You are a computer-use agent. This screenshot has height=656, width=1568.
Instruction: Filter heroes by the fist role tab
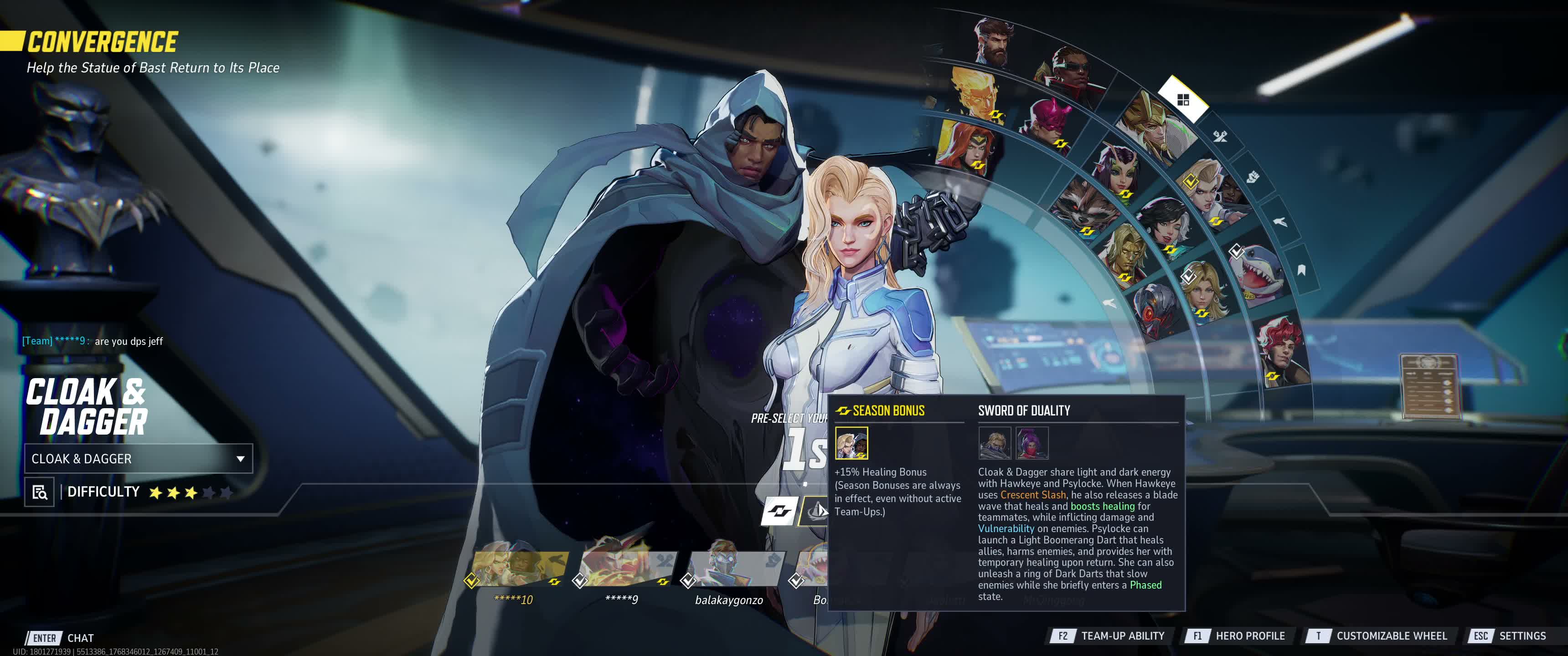click(1252, 177)
